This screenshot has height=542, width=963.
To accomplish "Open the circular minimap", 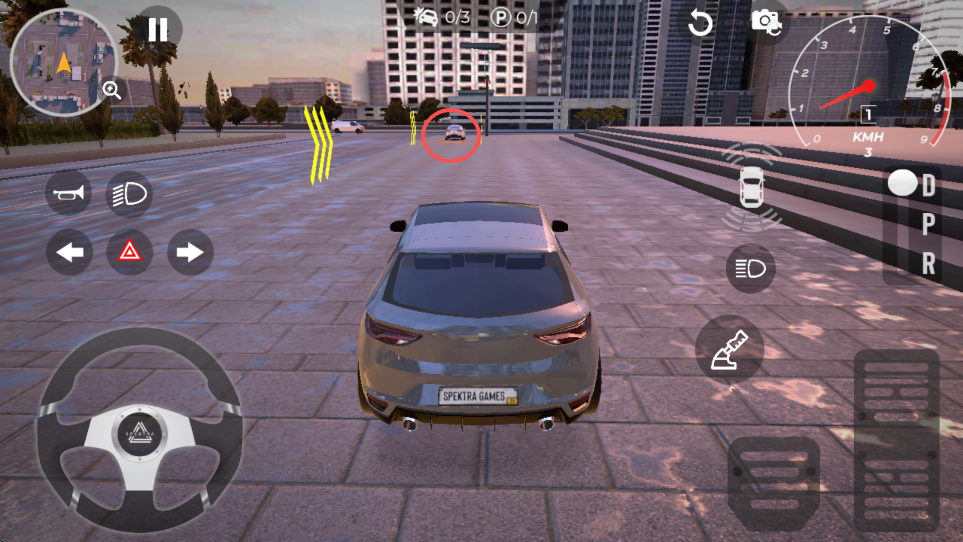I will coord(57,63).
